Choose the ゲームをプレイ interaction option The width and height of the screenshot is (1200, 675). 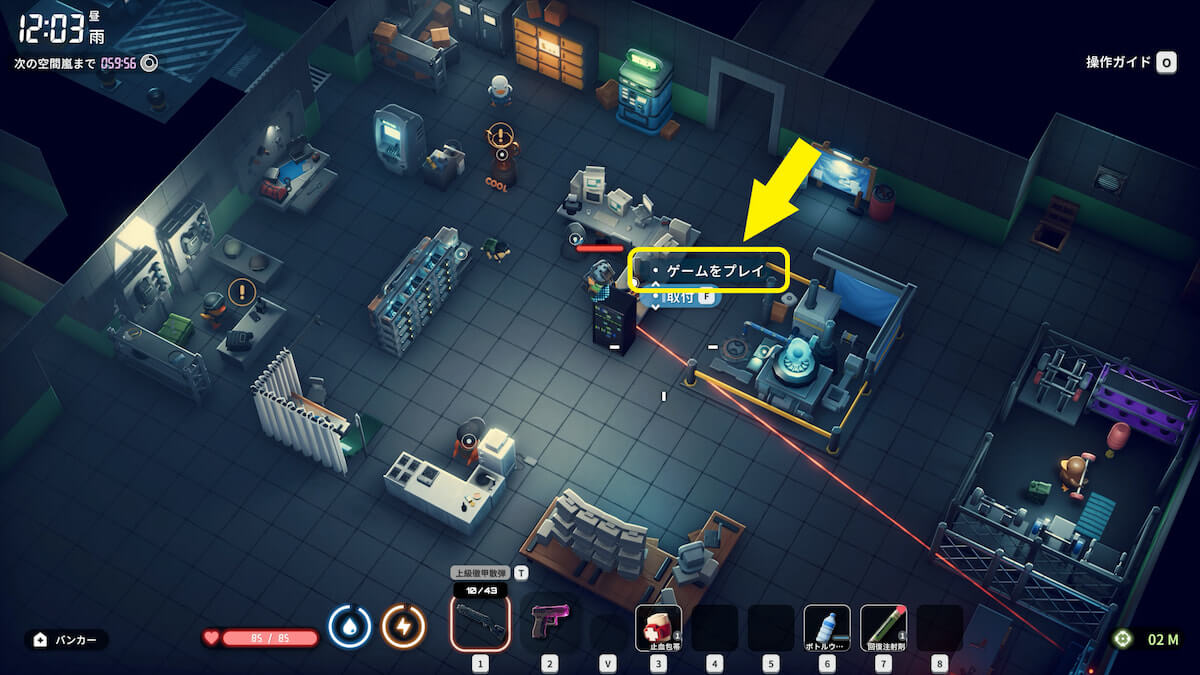[x=714, y=270]
